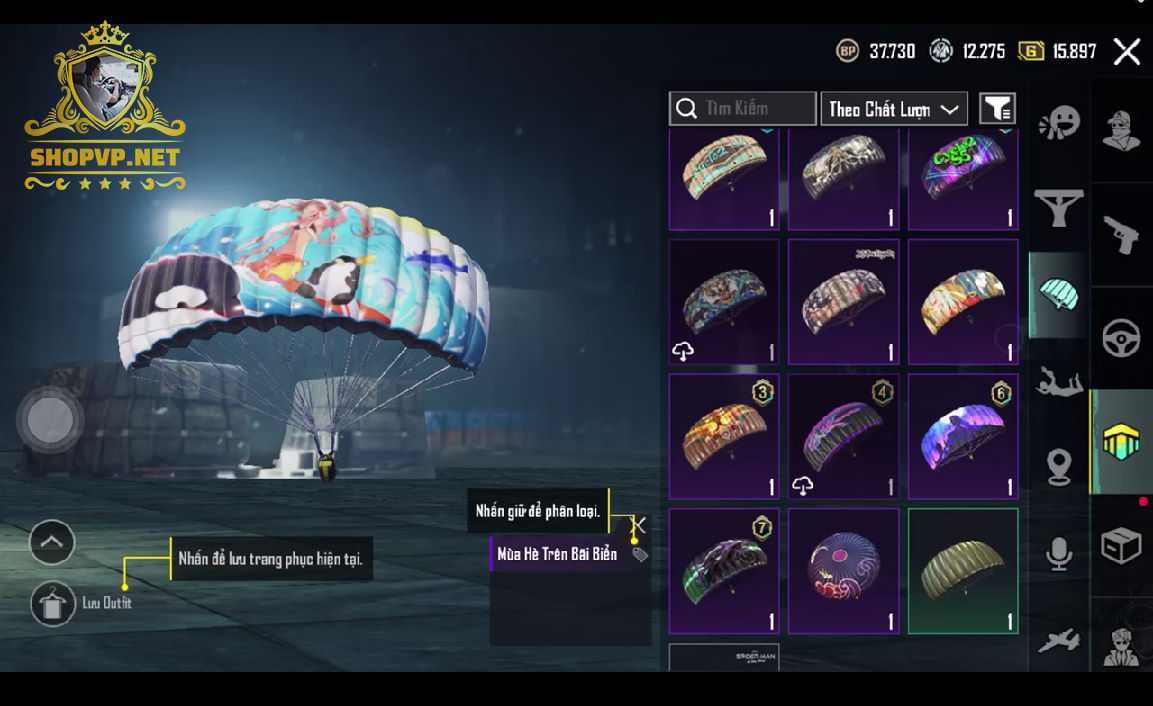Image resolution: width=1153 pixels, height=706 pixels.
Task: Close the Mùa Hè Trên Bãi Biển tooltip
Action: (638, 525)
